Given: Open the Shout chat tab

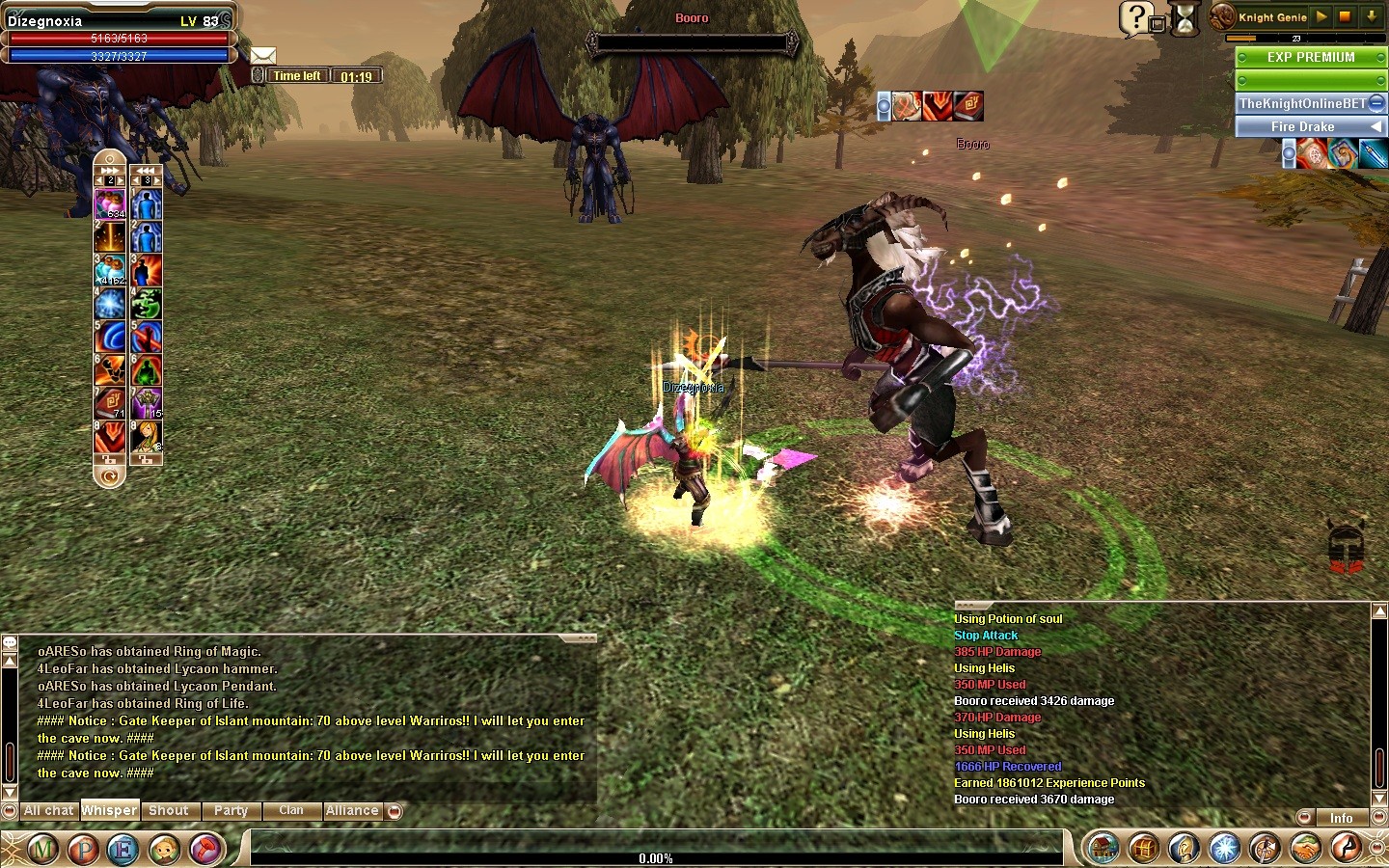Looking at the screenshot, I should (x=169, y=811).
